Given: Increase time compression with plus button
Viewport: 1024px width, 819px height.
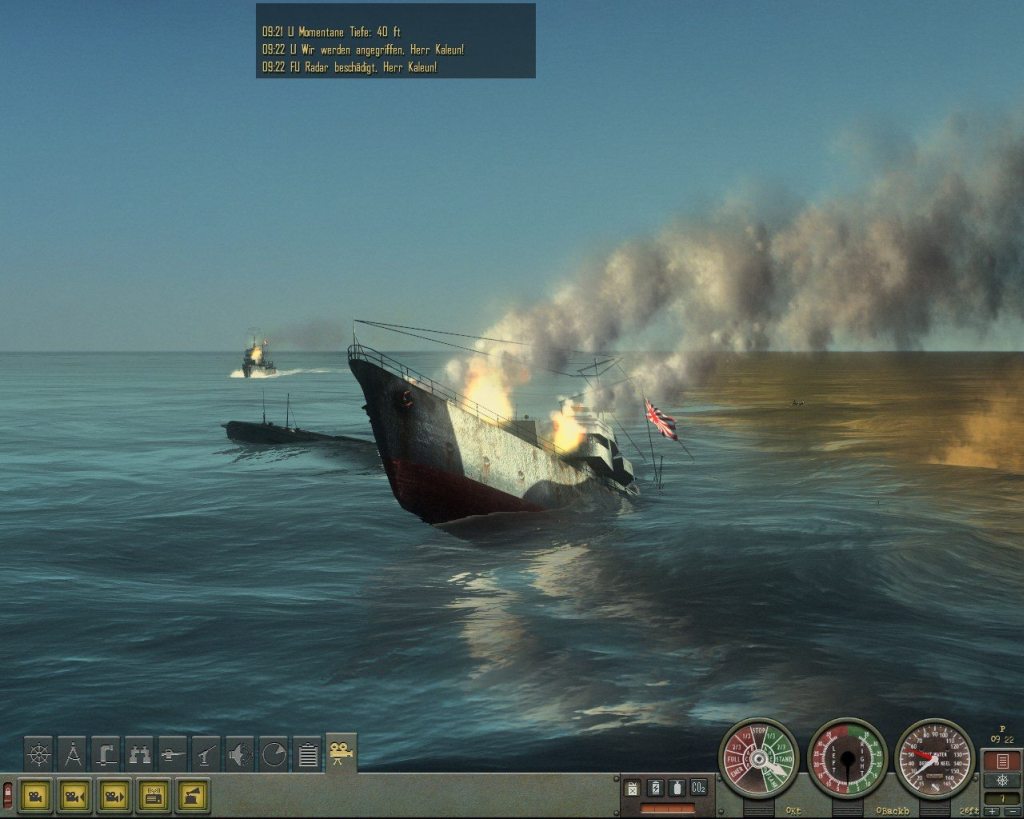Looking at the screenshot, I should 992,811.
